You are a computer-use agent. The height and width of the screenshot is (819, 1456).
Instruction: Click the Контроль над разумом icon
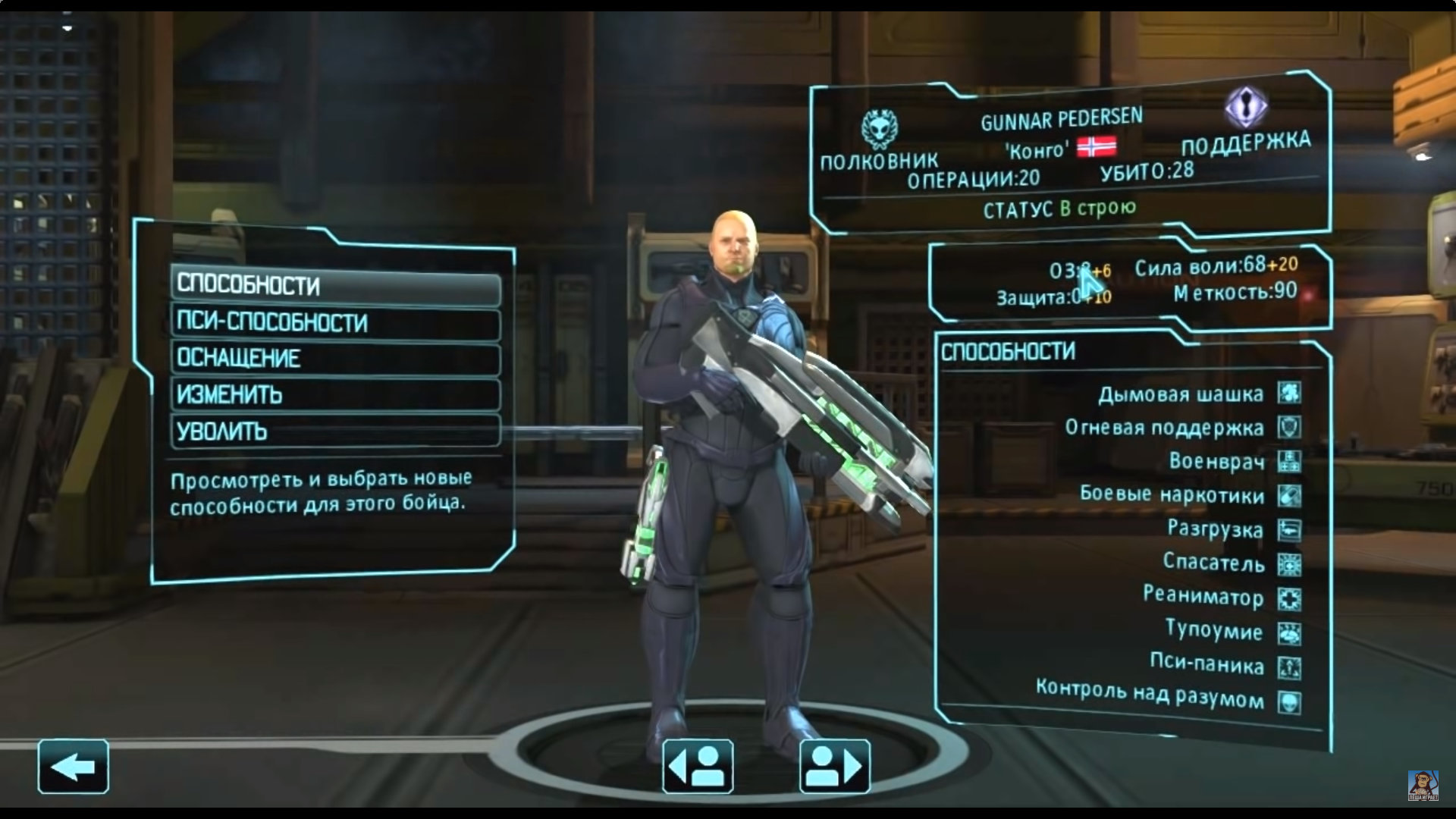pyautogui.click(x=1289, y=702)
